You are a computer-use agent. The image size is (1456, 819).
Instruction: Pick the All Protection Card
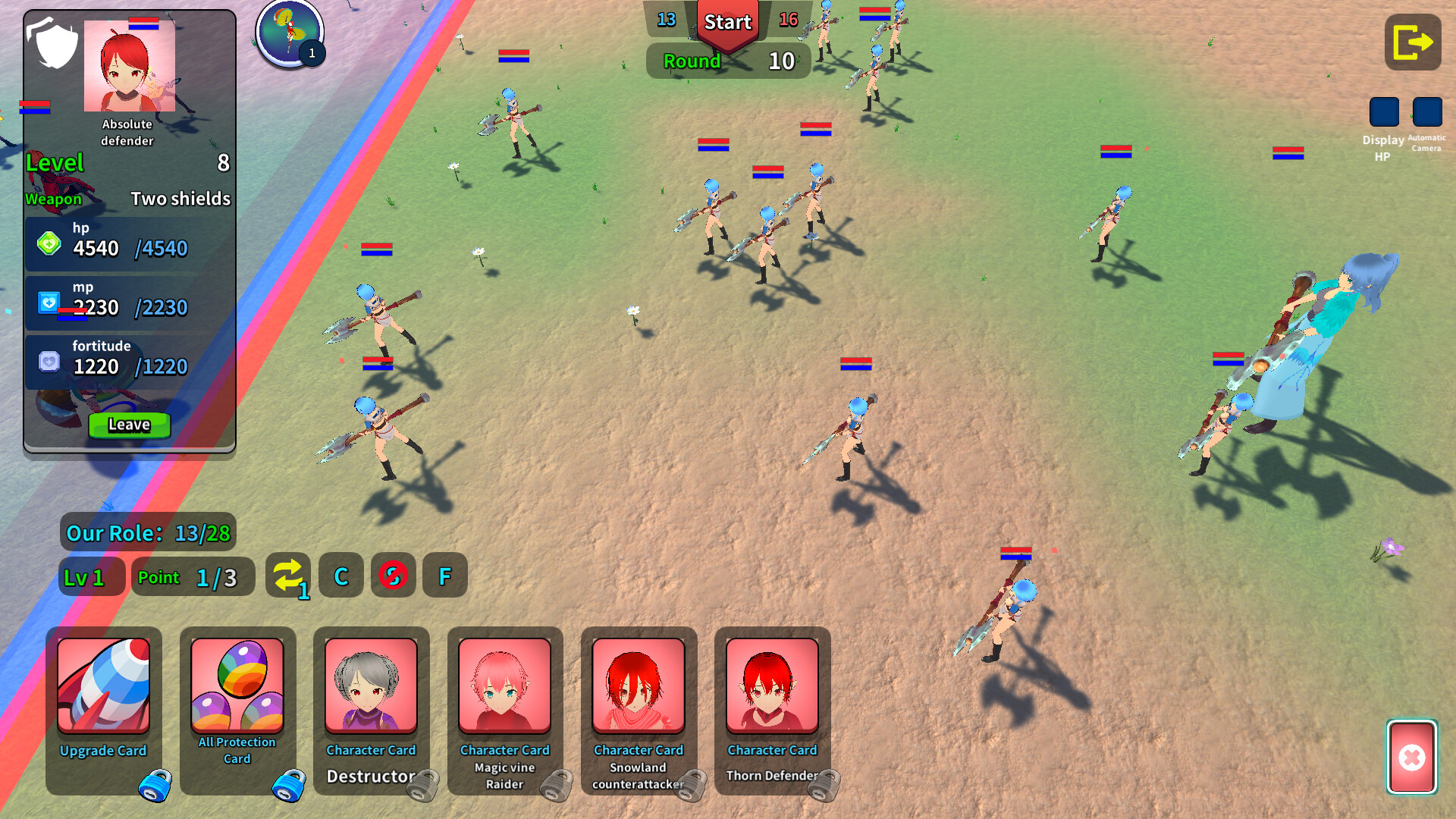(237, 705)
